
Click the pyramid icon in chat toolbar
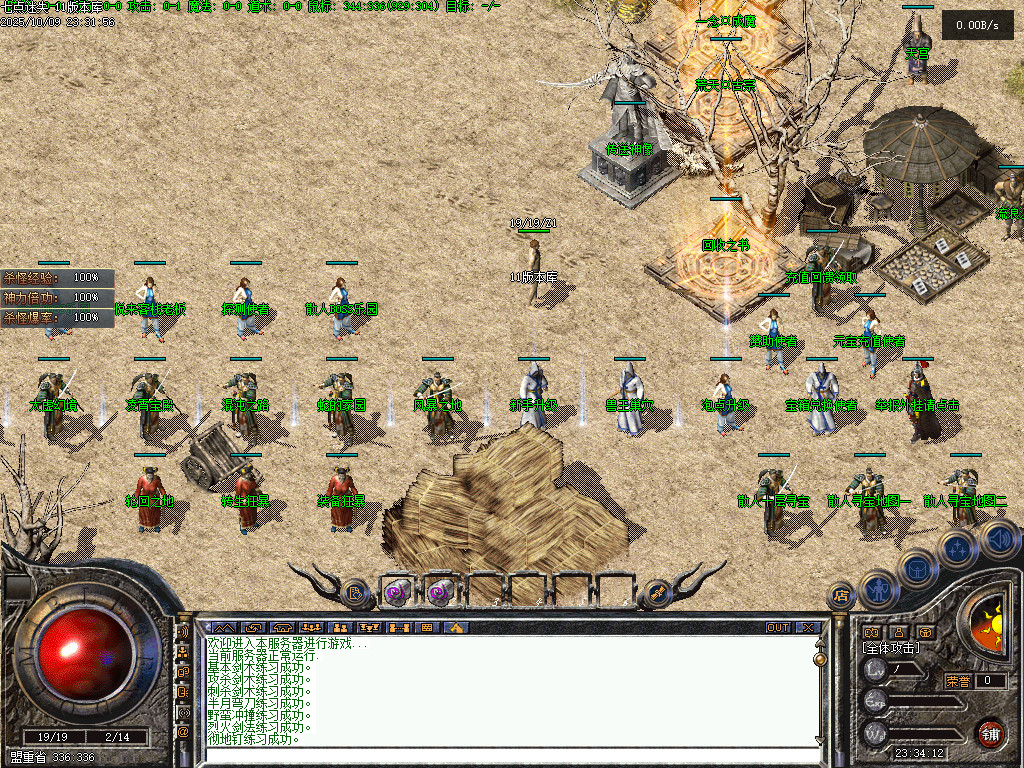coord(456,628)
